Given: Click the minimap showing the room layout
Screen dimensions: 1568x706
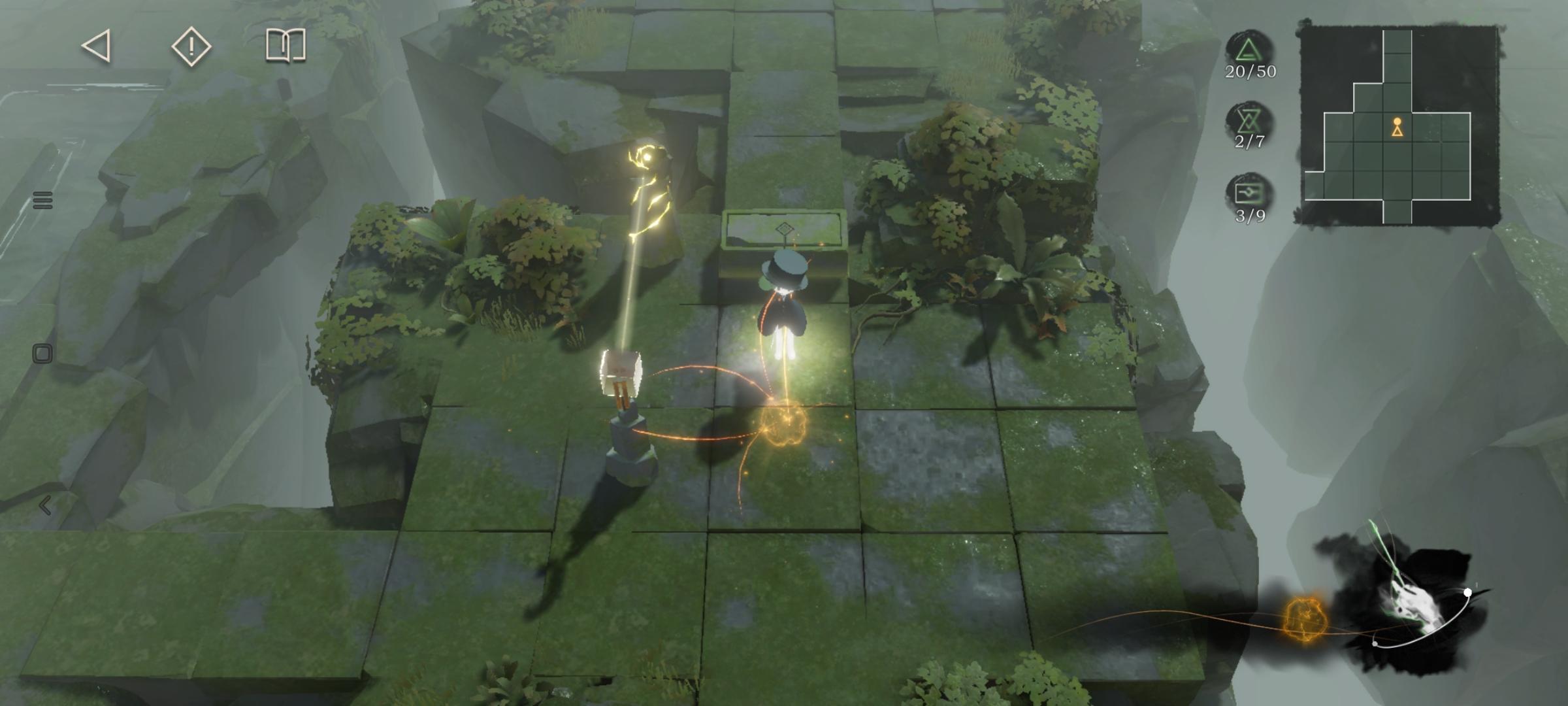Looking at the screenshot, I should point(1397,126).
